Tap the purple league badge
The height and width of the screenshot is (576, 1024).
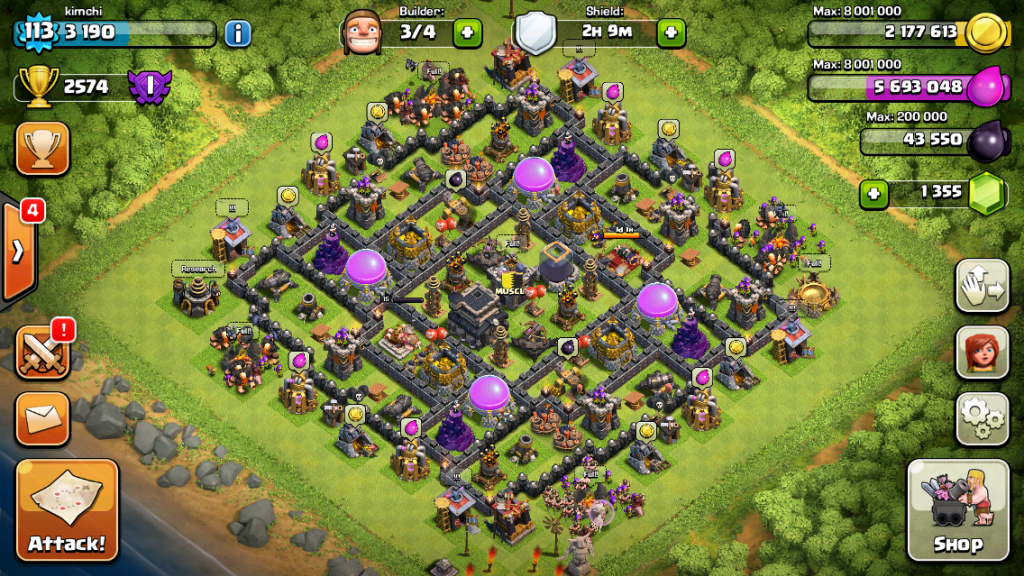click(152, 87)
